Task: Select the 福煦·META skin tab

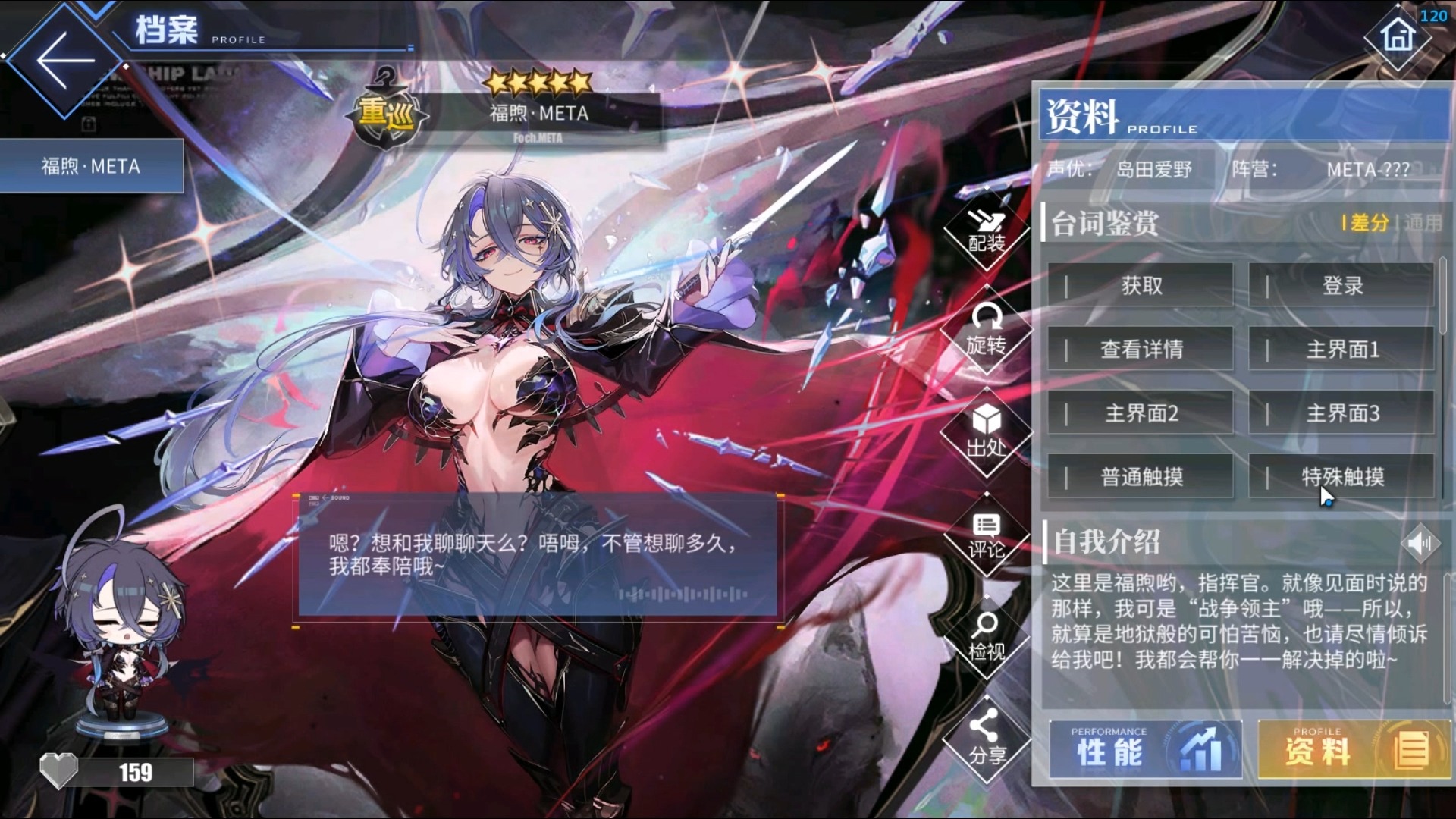Action: pos(91,166)
